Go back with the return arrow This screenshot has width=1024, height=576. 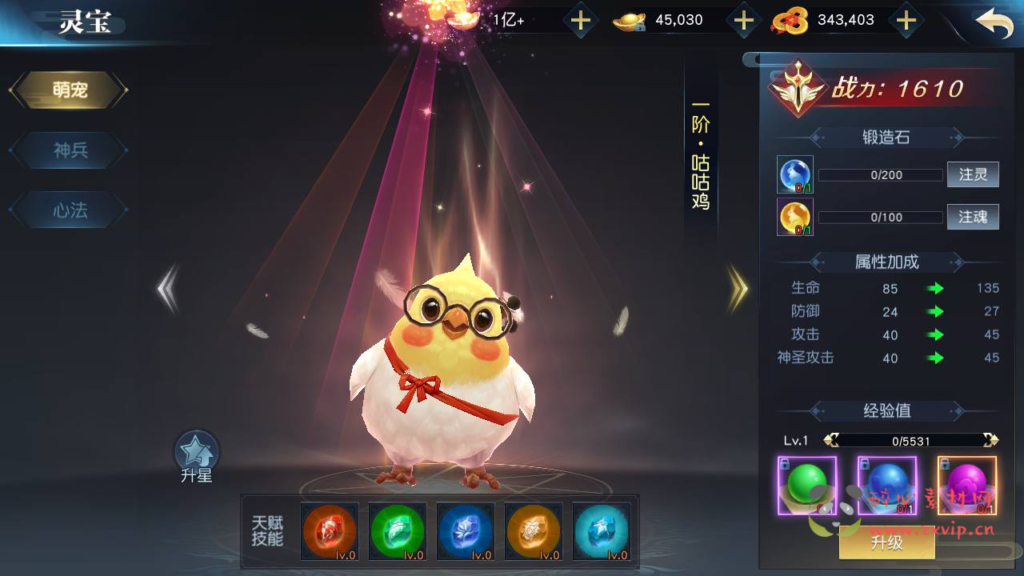[993, 22]
